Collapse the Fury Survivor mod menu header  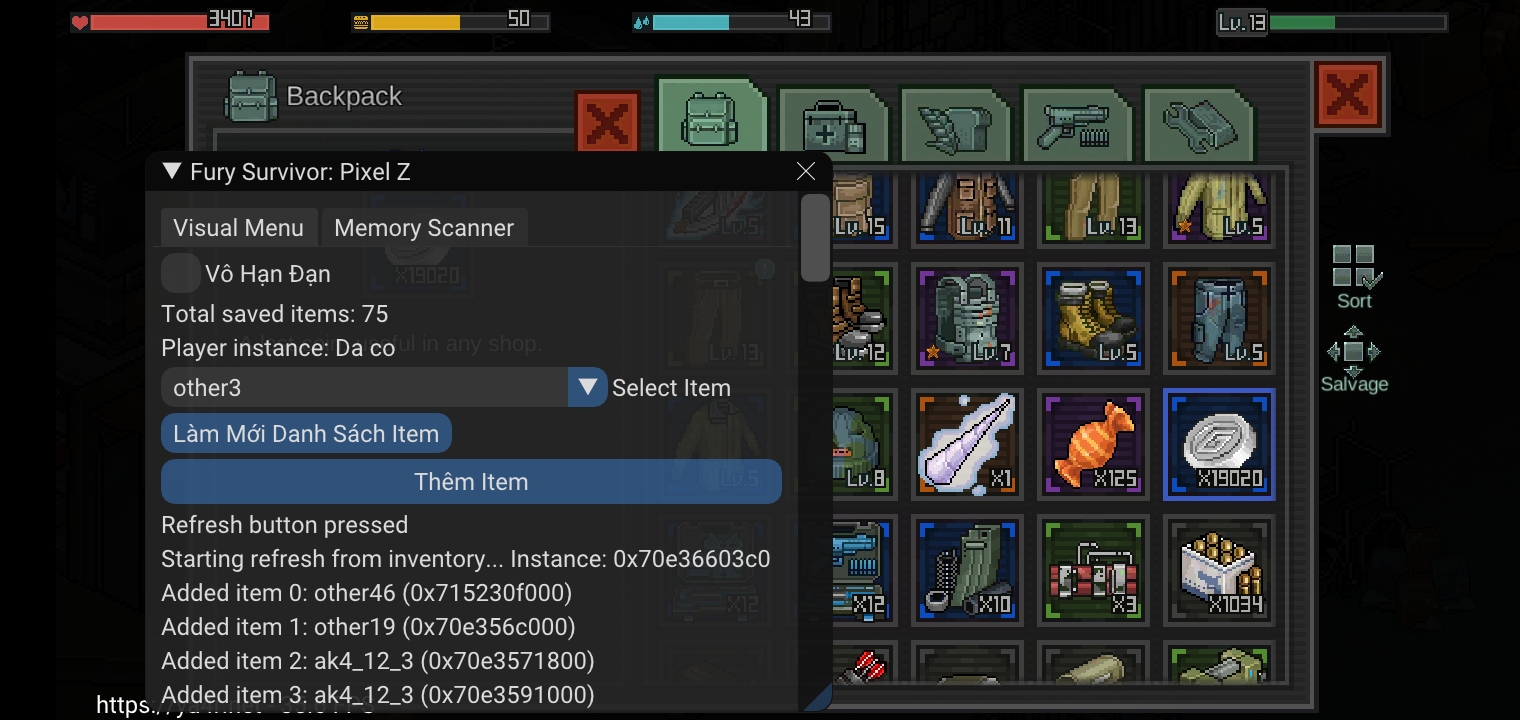tap(170, 171)
